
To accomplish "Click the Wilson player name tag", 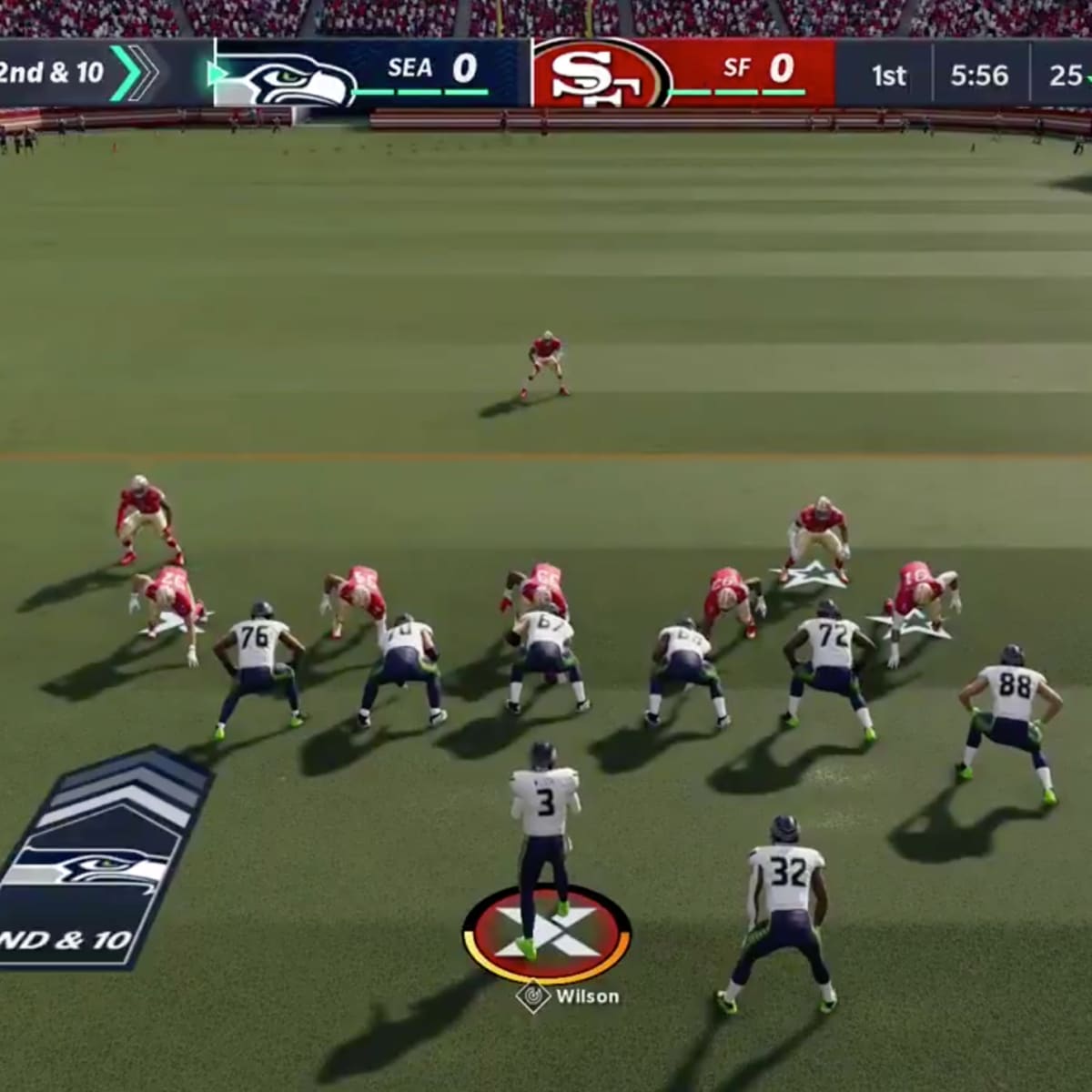I will (571, 996).
